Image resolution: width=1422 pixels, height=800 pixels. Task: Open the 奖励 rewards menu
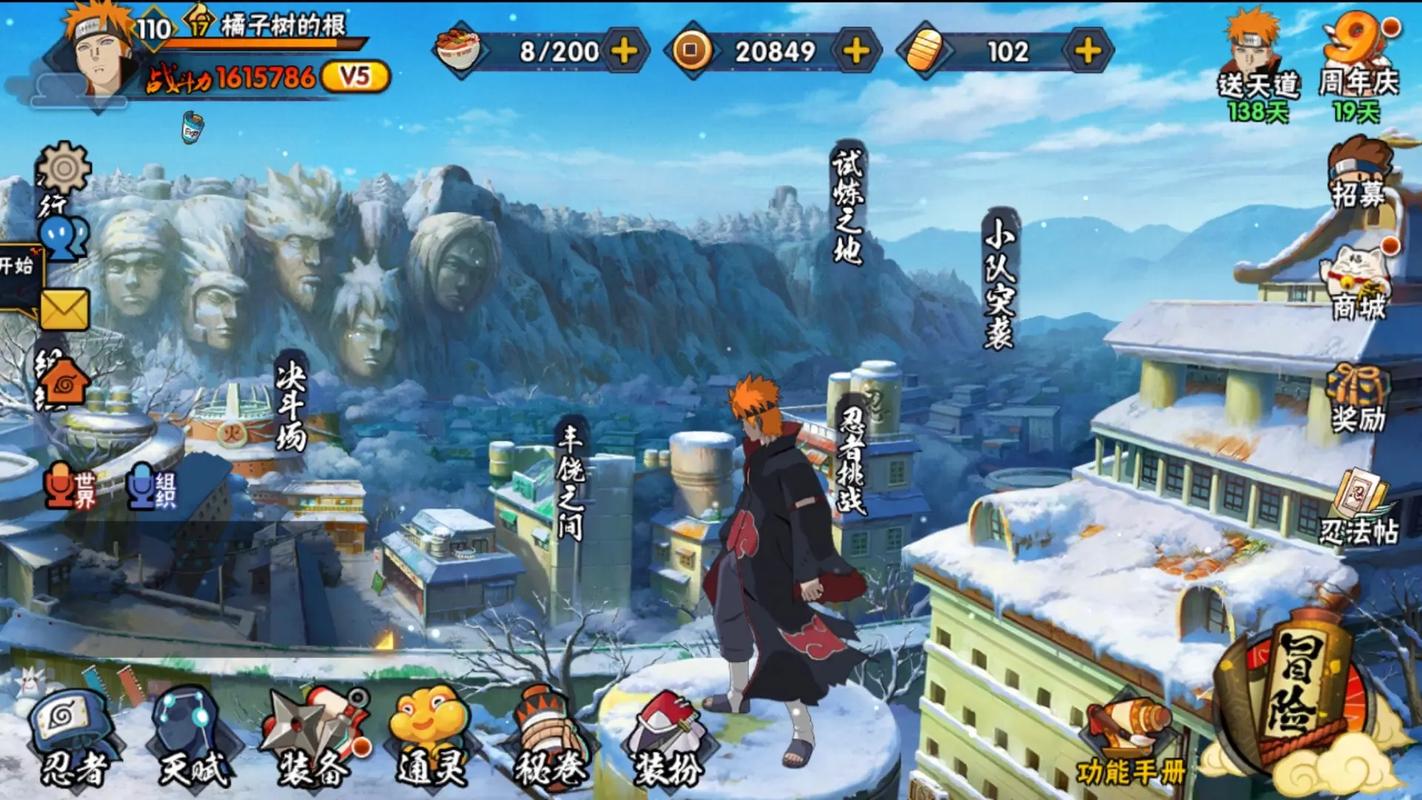(x=1358, y=398)
